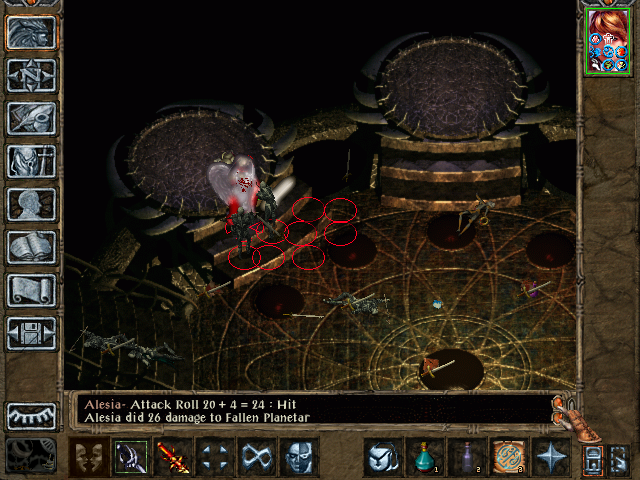
Task: Click the closed eye button in the sidebar
Action: click(x=32, y=415)
